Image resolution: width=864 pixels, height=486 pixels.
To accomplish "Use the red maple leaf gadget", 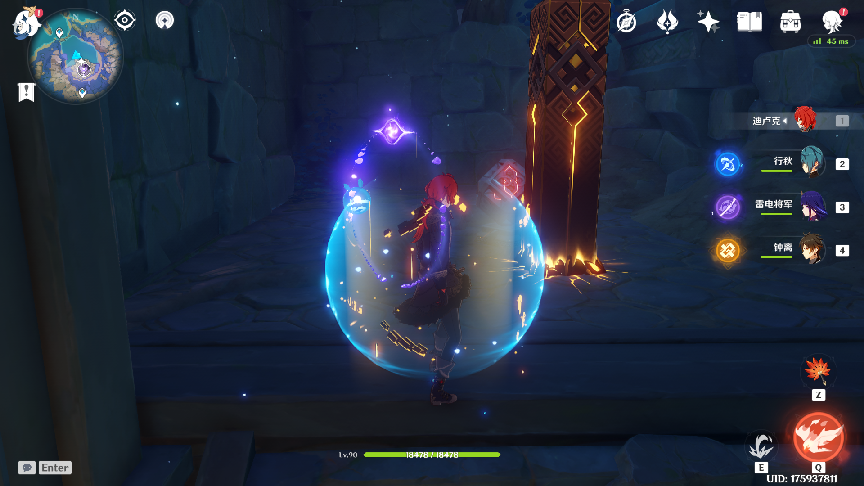I will click(x=818, y=371).
